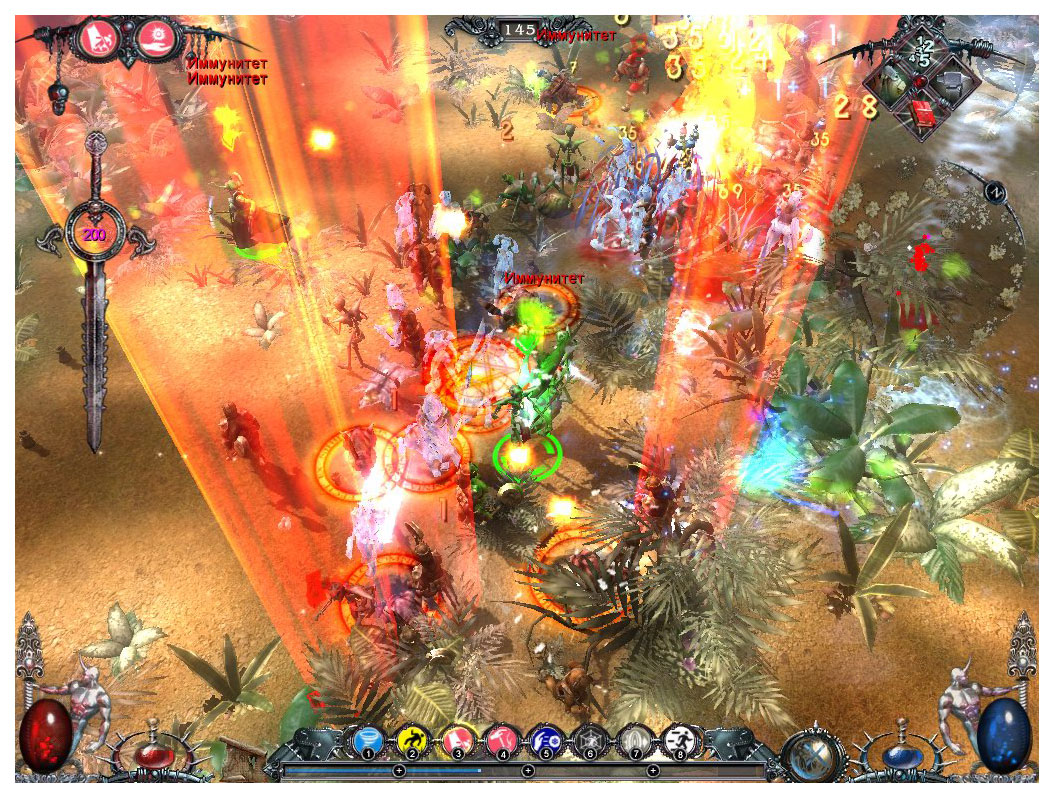Select the sun-over-hand active buff icon

[x=157, y=39]
